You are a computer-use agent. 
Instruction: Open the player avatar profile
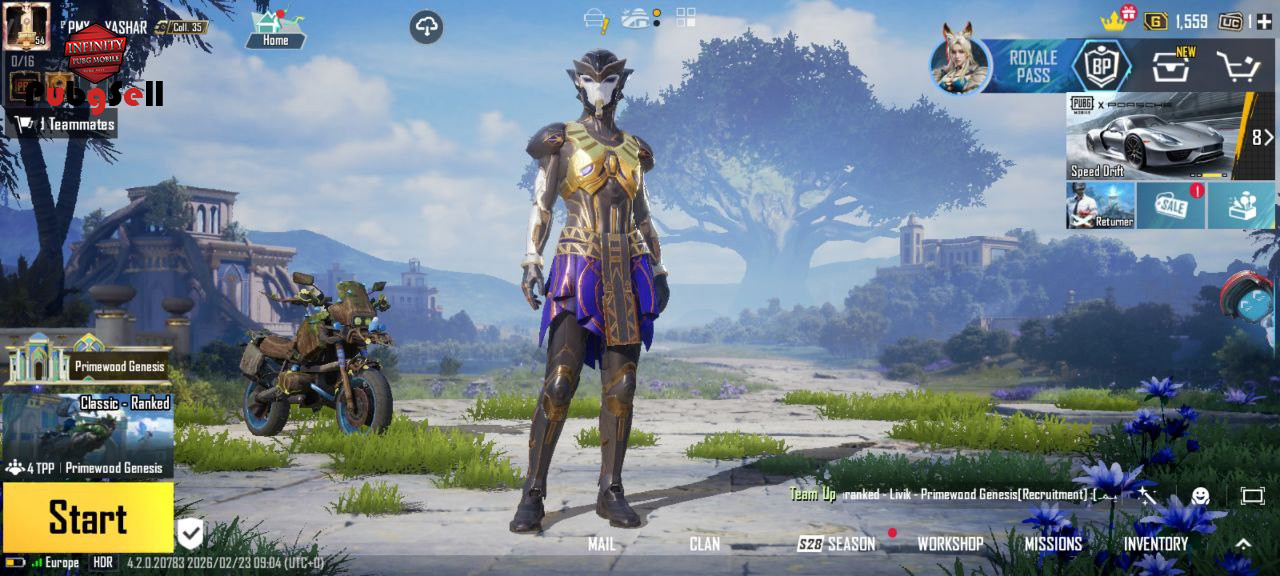tap(27, 26)
